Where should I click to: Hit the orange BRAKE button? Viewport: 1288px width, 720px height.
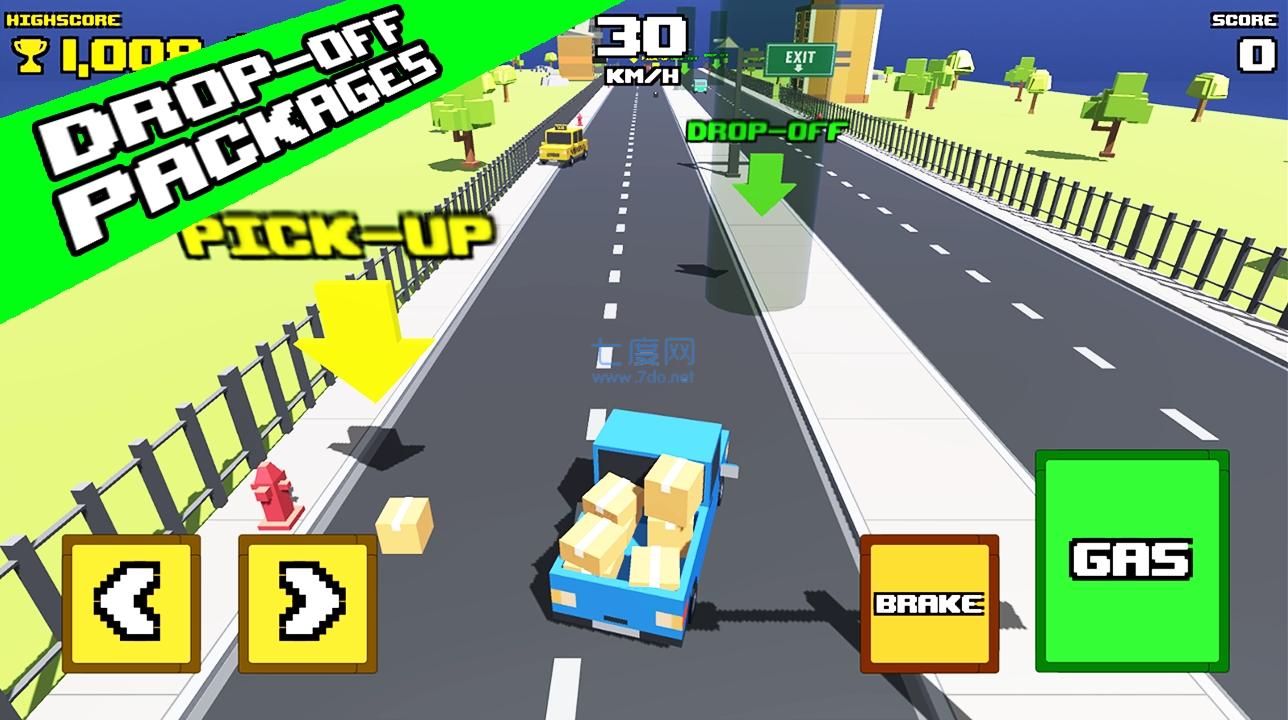click(x=929, y=604)
